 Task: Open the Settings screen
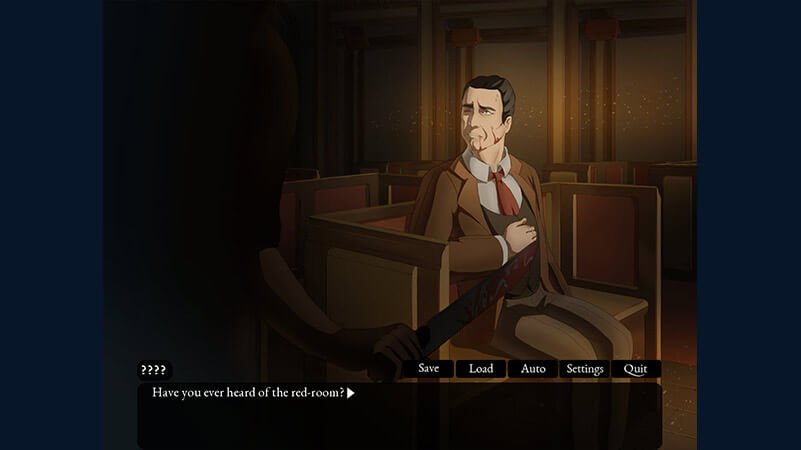(585, 369)
